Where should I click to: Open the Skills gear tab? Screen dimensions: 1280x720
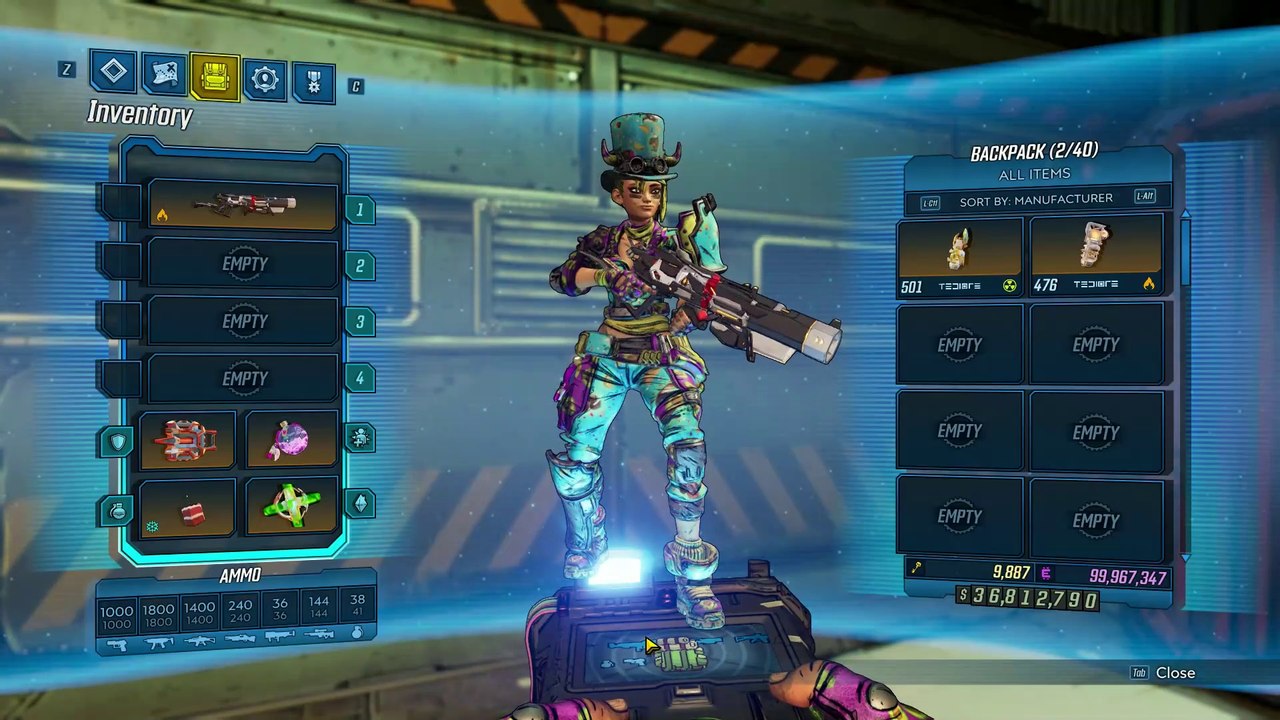[x=265, y=80]
